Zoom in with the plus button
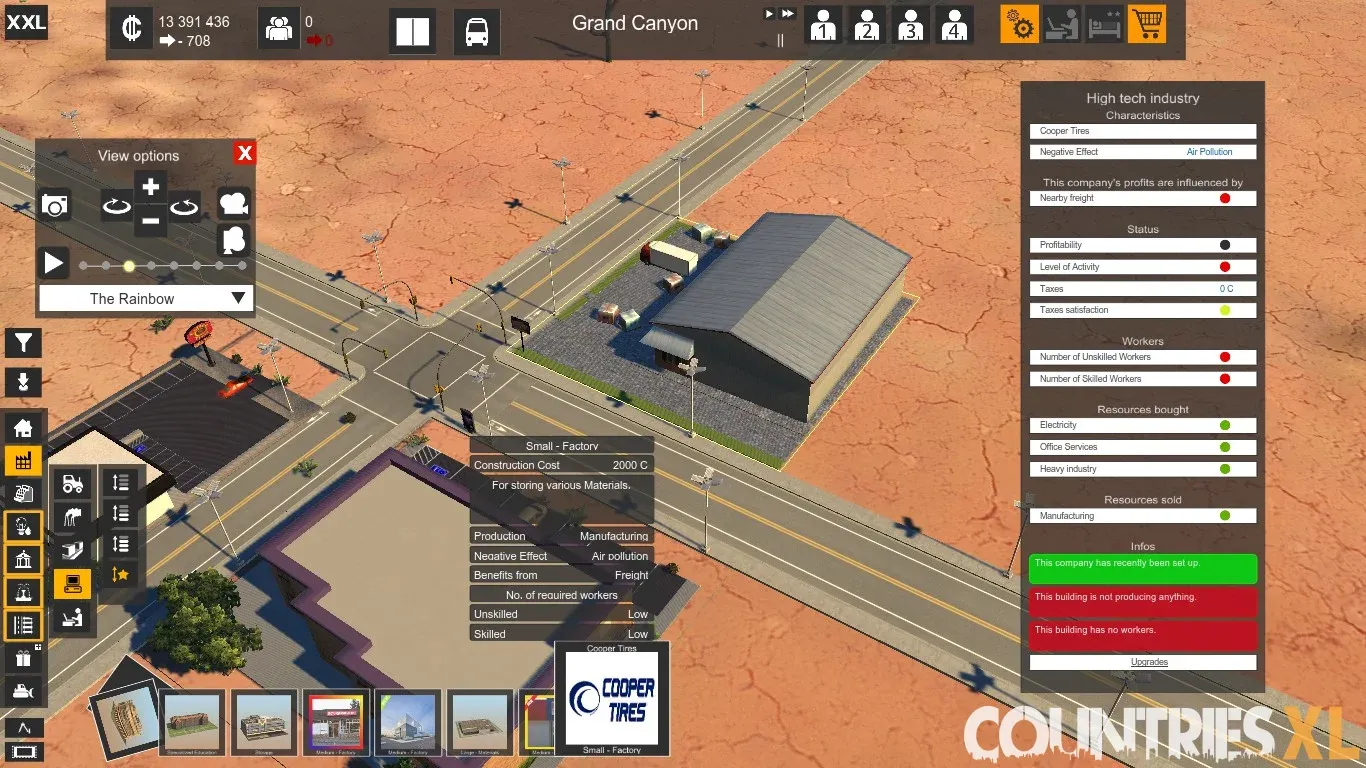Screen dimensions: 1366x768 (x=150, y=187)
